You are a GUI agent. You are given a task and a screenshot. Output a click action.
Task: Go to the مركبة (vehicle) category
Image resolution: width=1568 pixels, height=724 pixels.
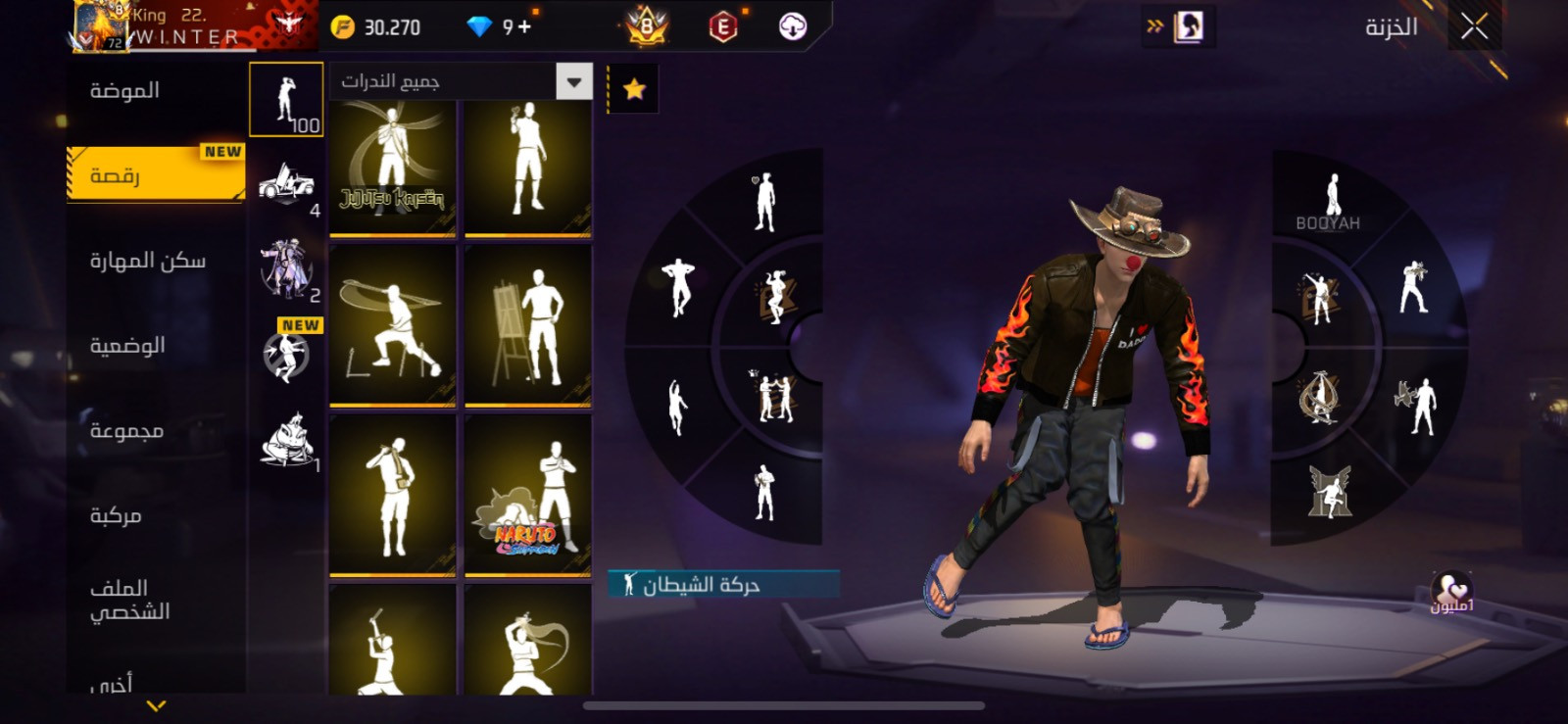click(116, 515)
